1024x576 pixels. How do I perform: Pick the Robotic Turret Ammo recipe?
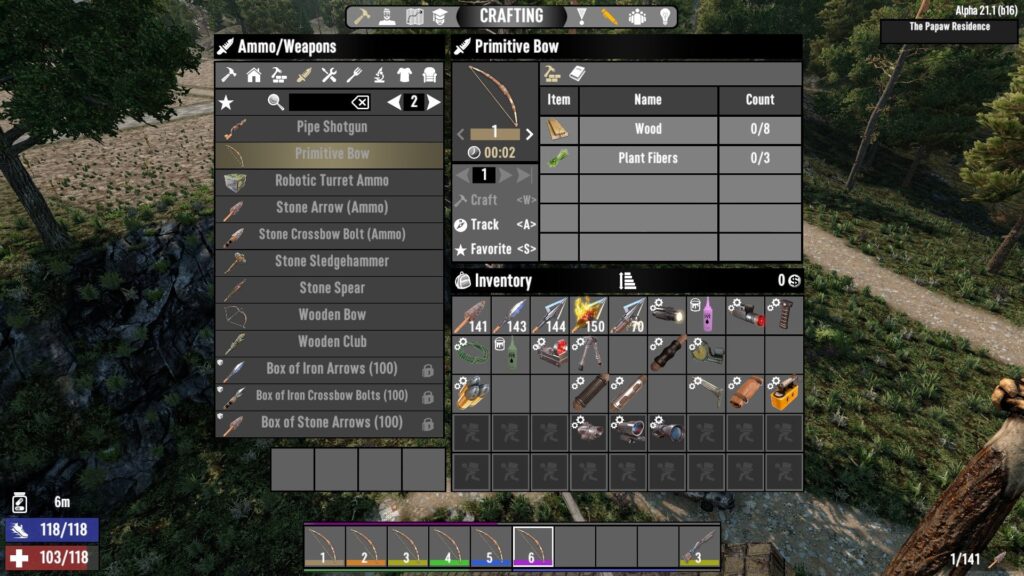click(331, 181)
